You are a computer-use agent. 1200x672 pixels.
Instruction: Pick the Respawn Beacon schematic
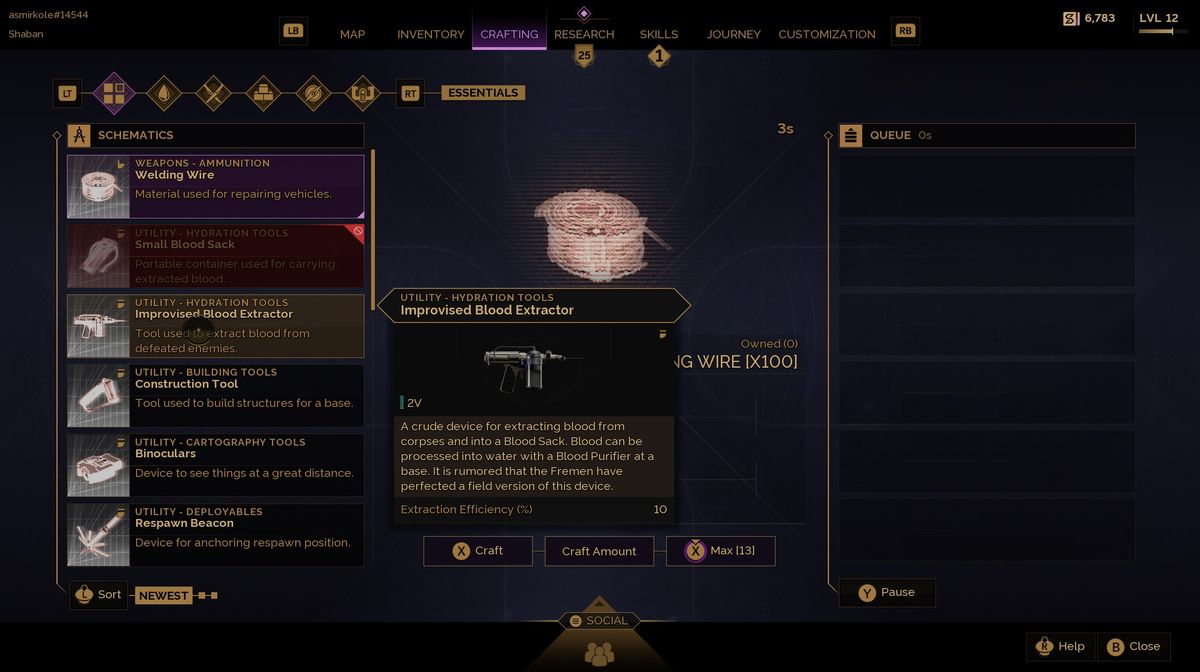click(215, 535)
